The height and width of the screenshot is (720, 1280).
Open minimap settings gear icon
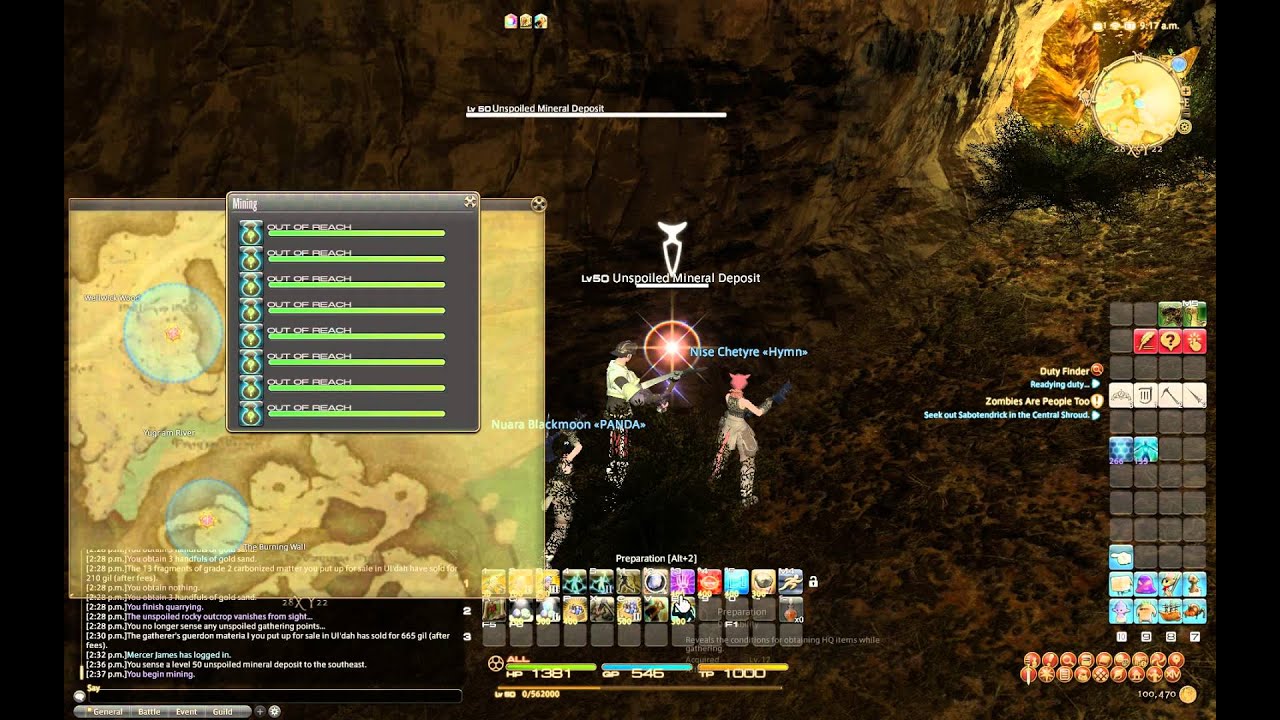click(1185, 127)
